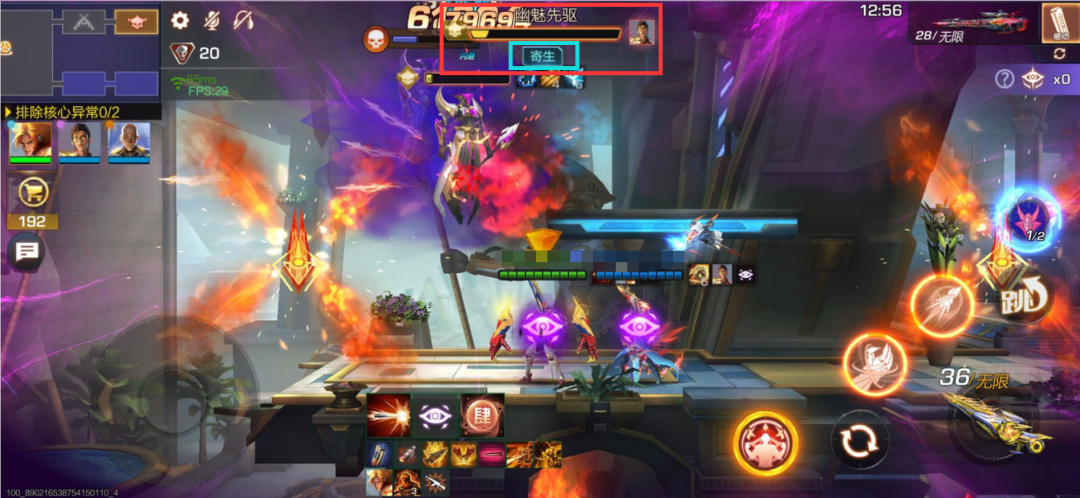
Task: Select the blond-haired teammate portrait
Action: point(30,142)
